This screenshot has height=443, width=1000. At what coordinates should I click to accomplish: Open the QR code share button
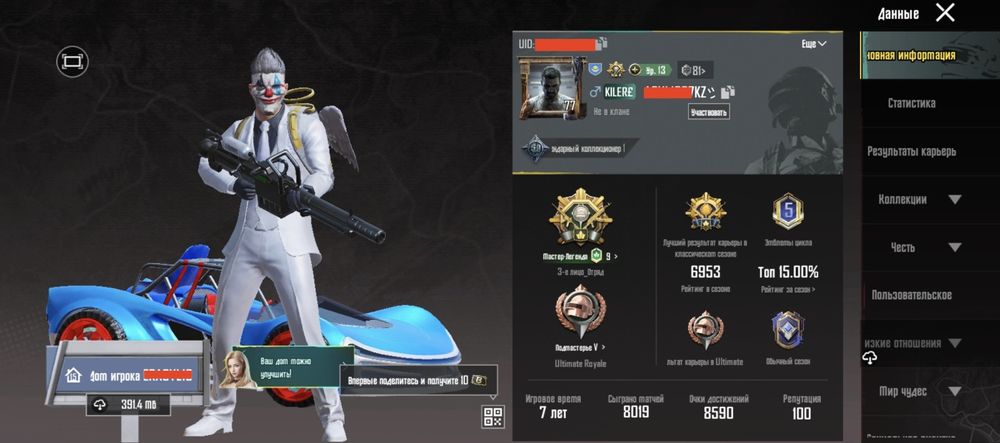pyautogui.click(x=493, y=416)
